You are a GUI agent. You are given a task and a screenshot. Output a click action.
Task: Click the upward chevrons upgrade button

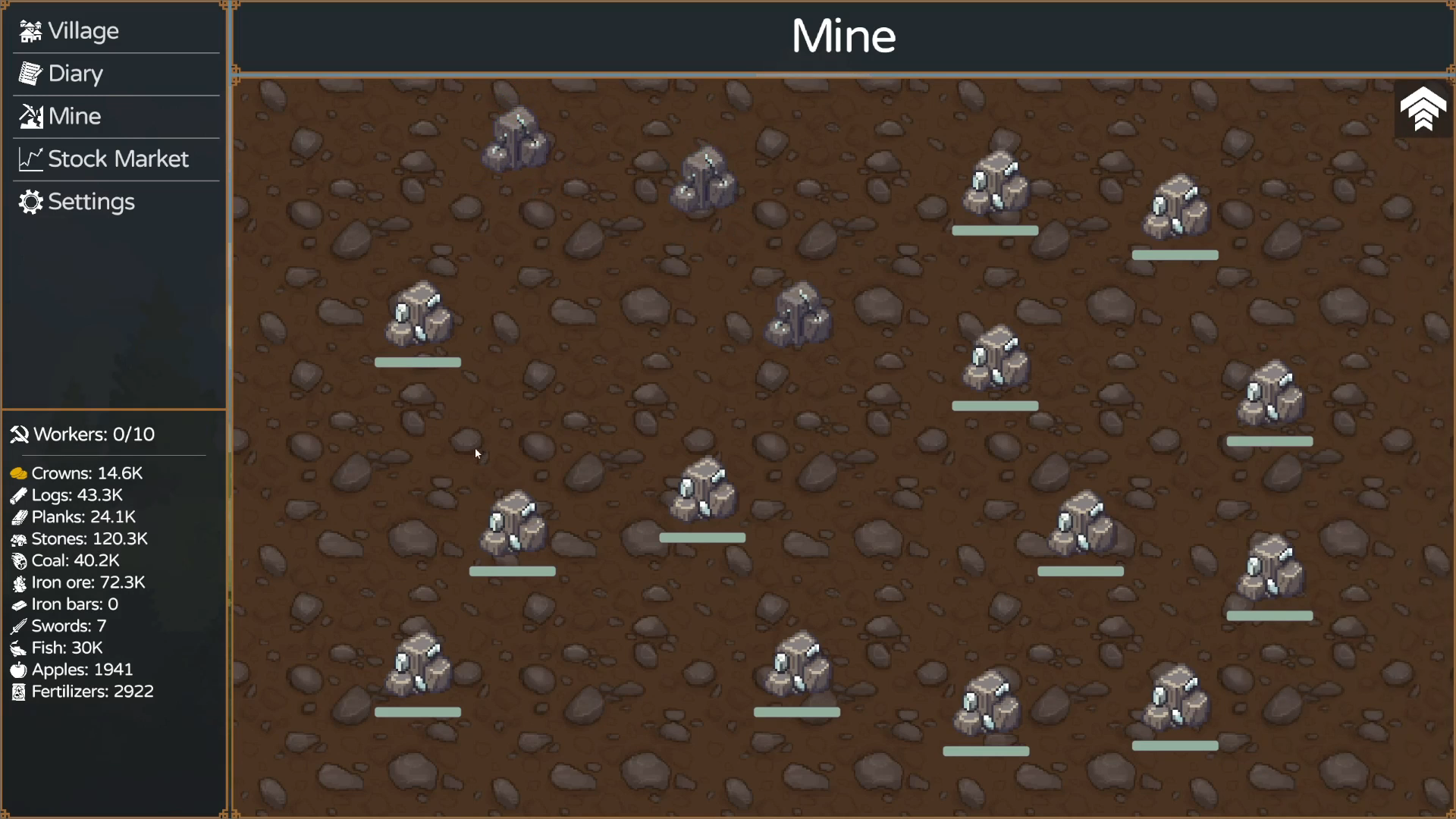[1423, 110]
